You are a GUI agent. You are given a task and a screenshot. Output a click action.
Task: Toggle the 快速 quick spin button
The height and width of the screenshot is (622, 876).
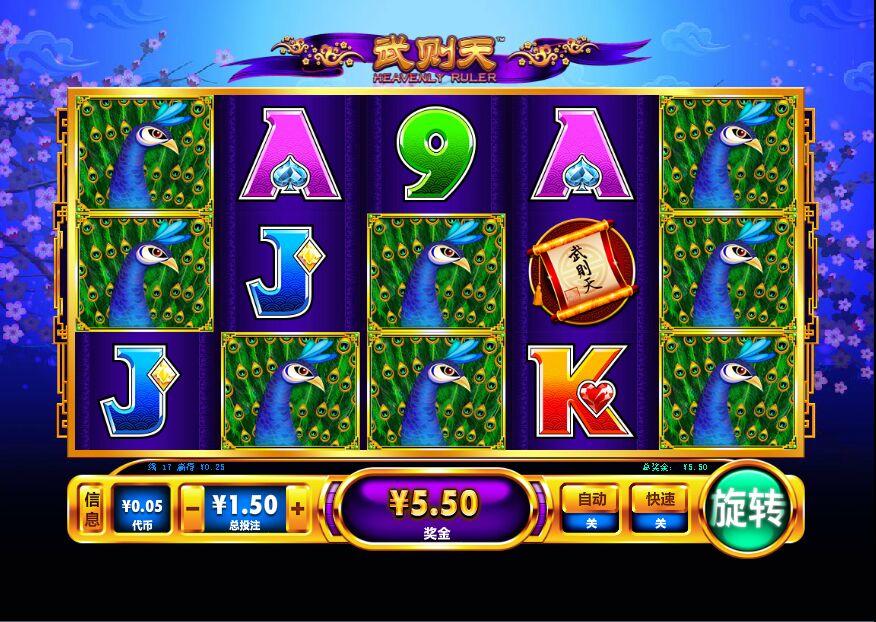click(x=660, y=507)
